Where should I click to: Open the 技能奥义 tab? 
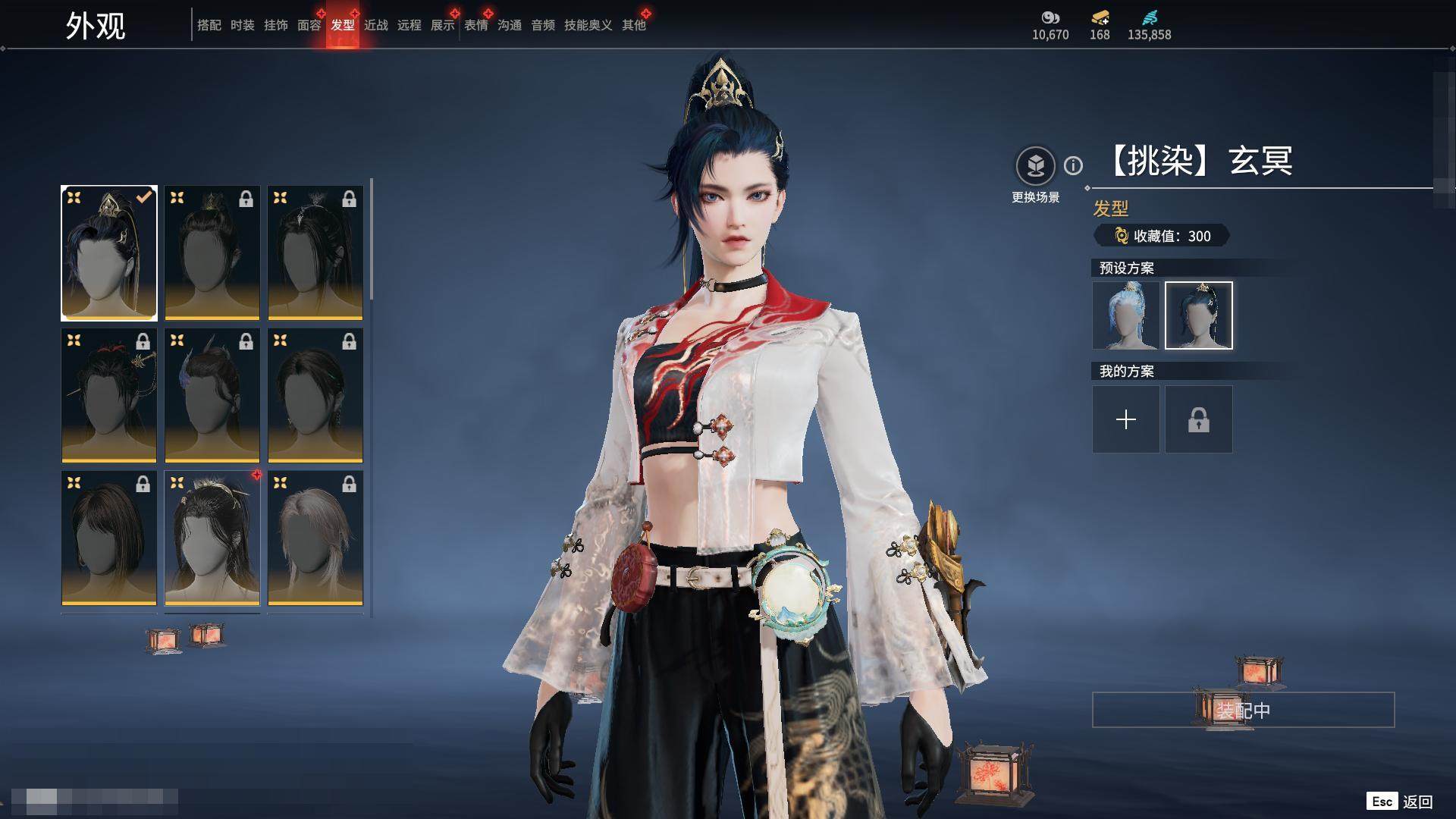(588, 25)
